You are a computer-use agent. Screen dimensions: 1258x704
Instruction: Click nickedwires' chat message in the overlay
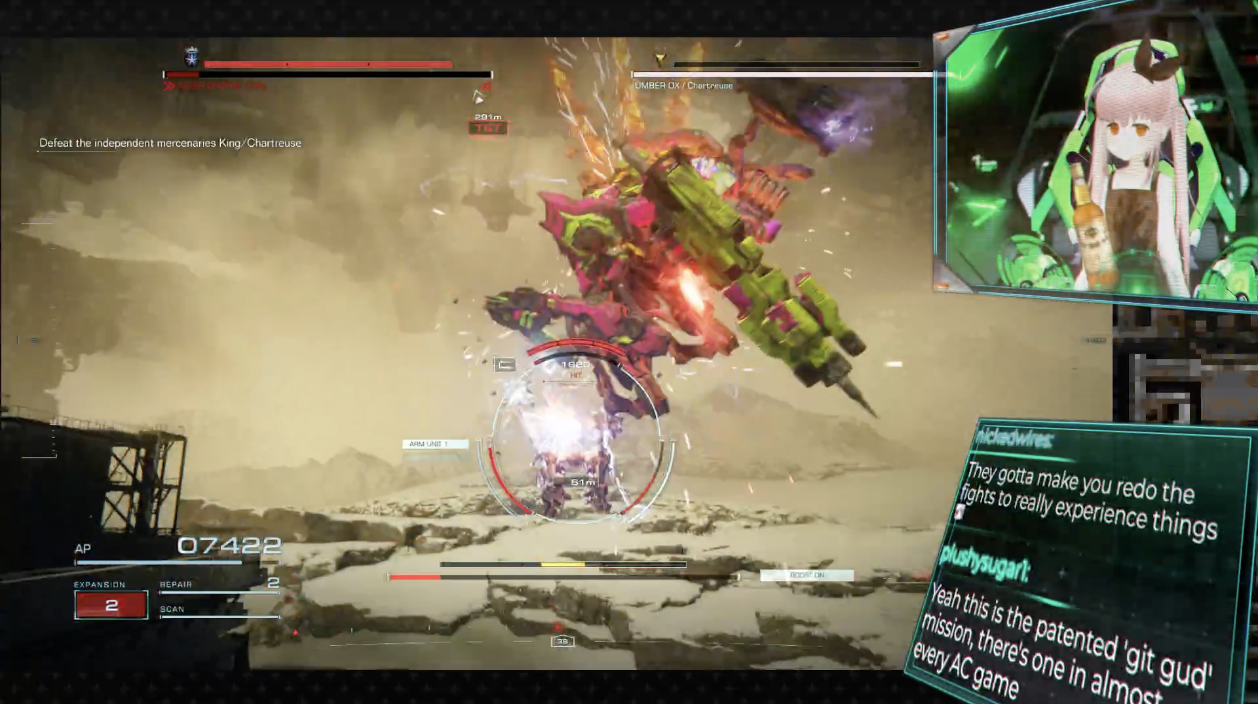(1090, 497)
